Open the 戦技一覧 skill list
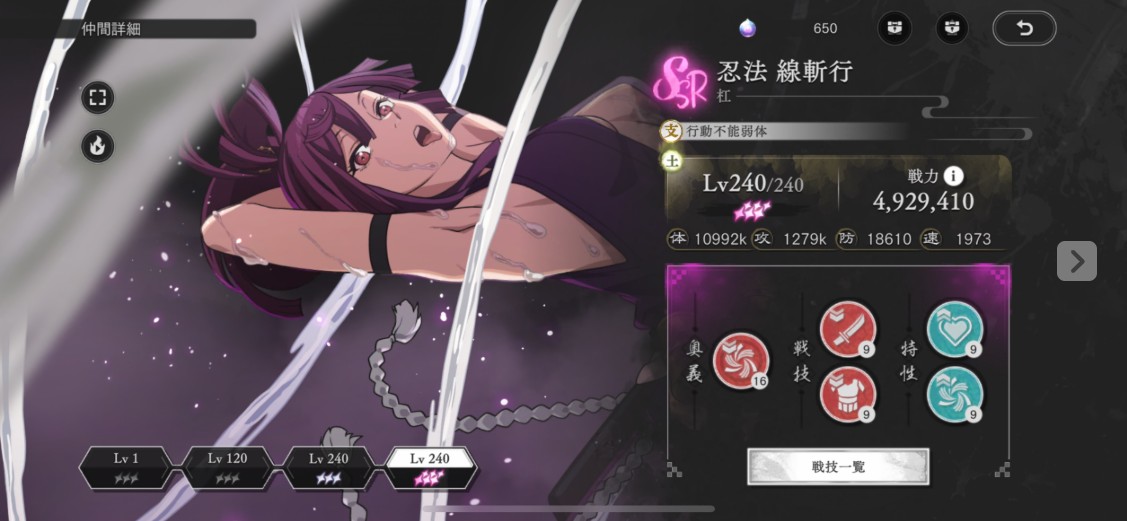This screenshot has width=1127, height=521. pos(838,466)
